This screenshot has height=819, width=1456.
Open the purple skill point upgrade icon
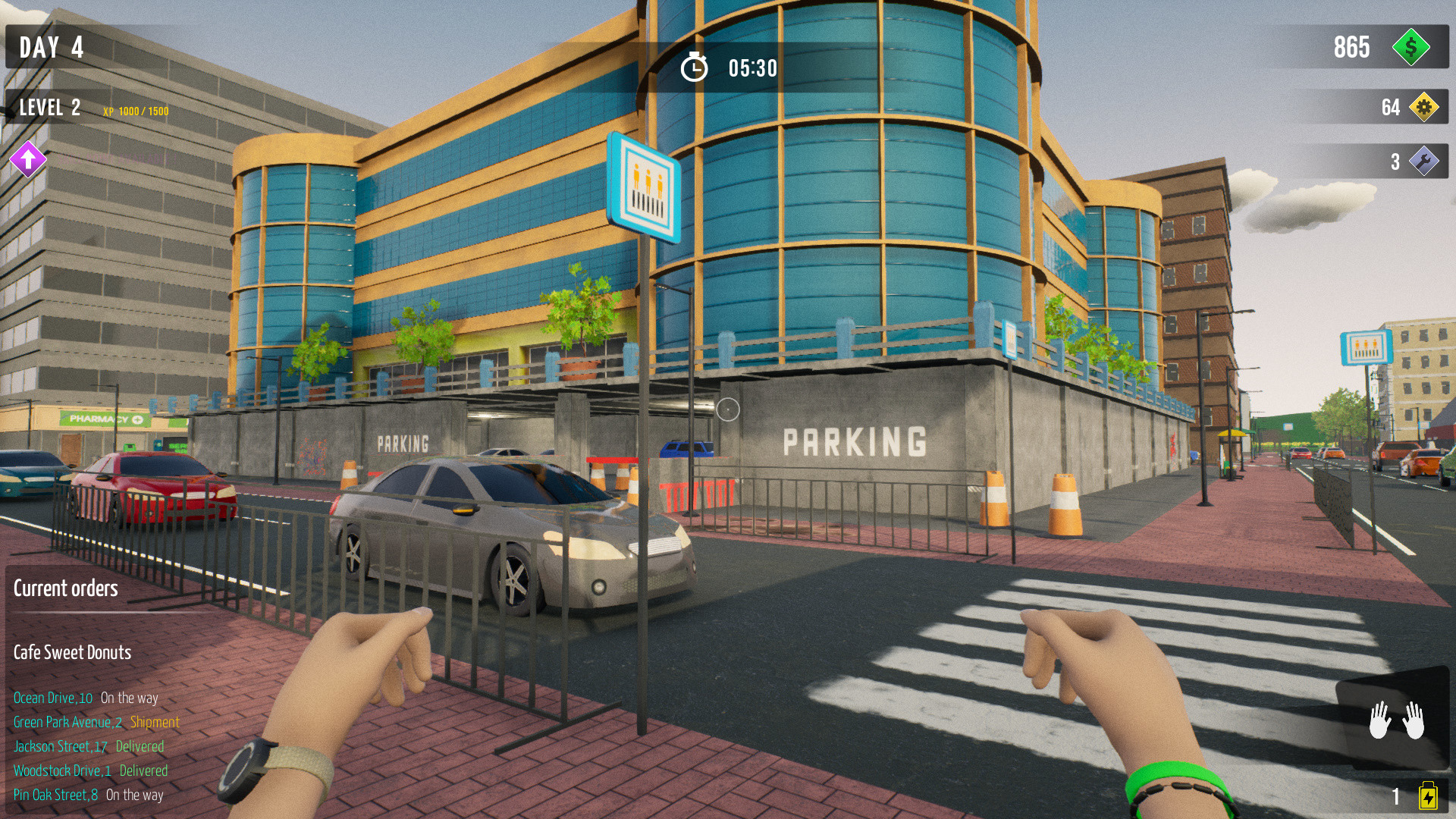click(29, 161)
